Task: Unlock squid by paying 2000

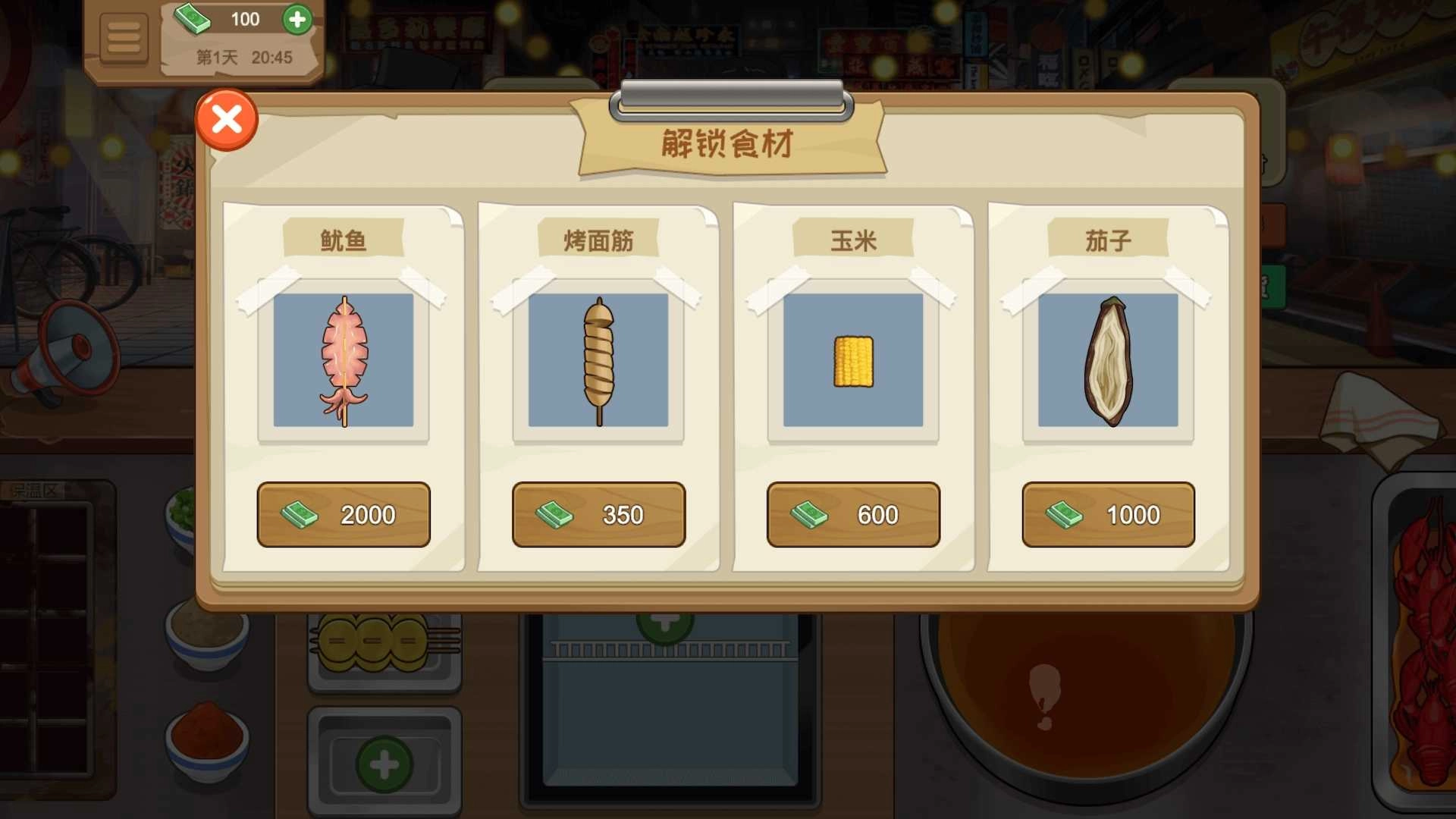Action: point(343,514)
